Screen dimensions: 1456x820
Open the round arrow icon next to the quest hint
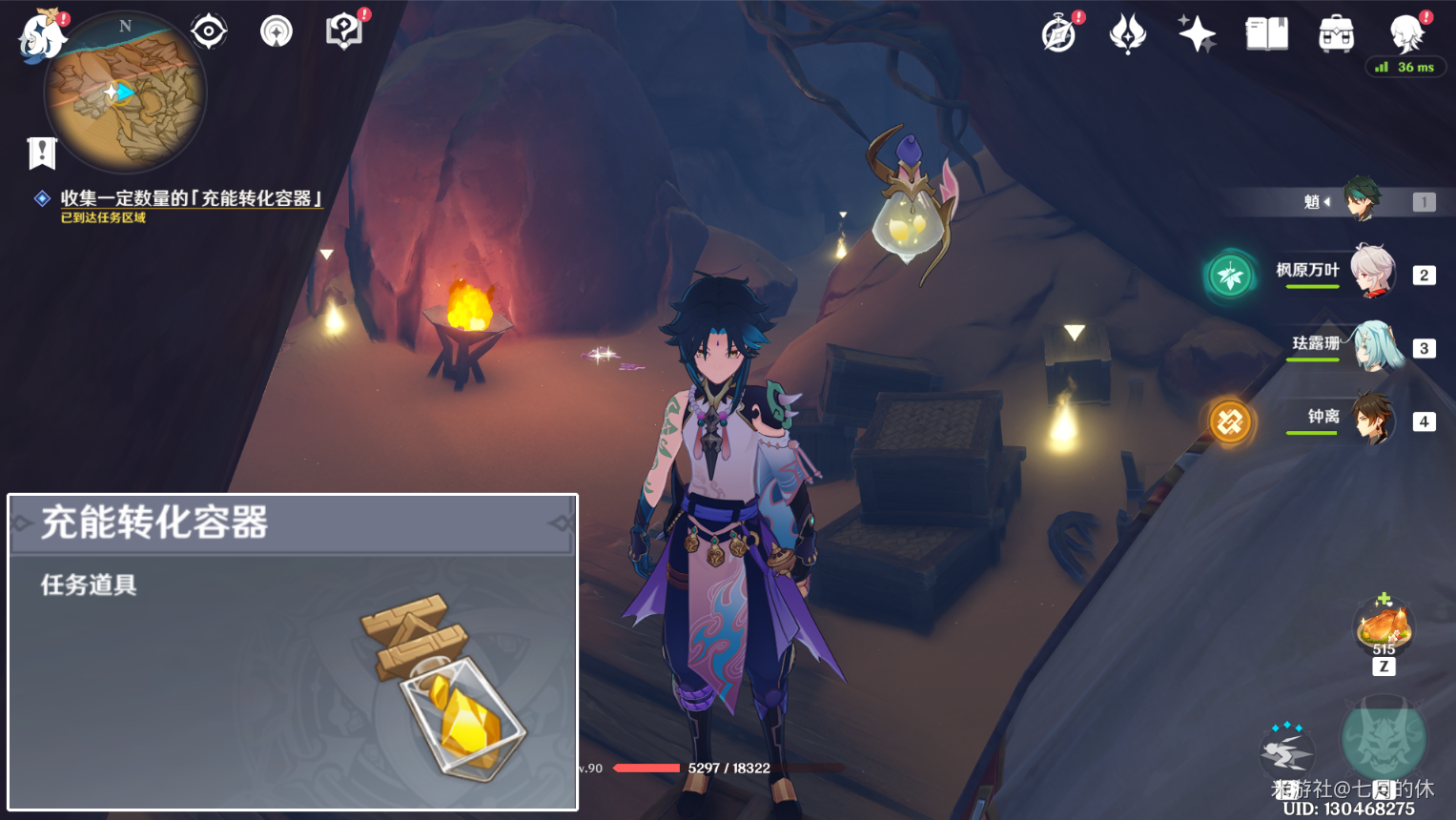click(x=277, y=31)
